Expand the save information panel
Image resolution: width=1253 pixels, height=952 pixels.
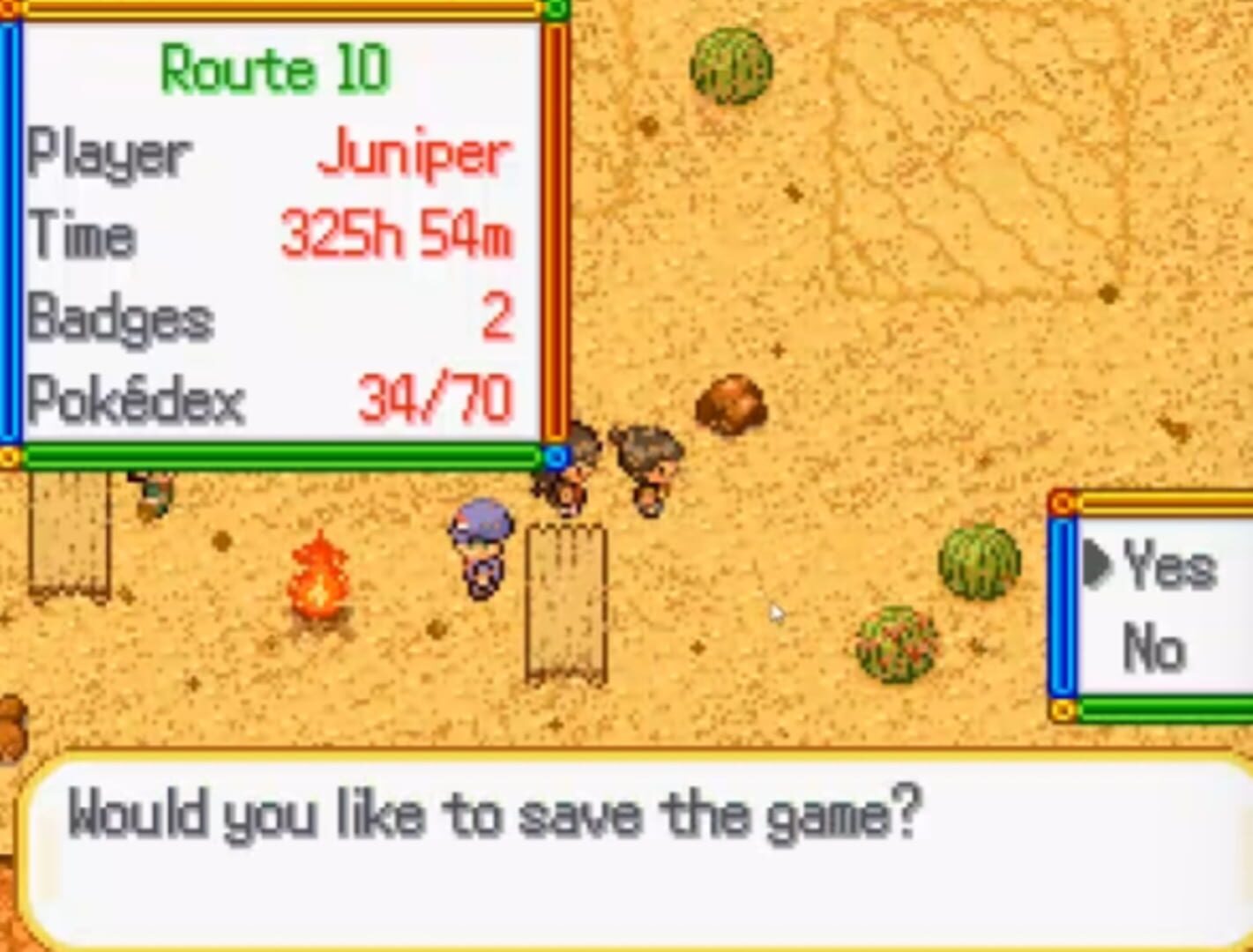[x=282, y=229]
